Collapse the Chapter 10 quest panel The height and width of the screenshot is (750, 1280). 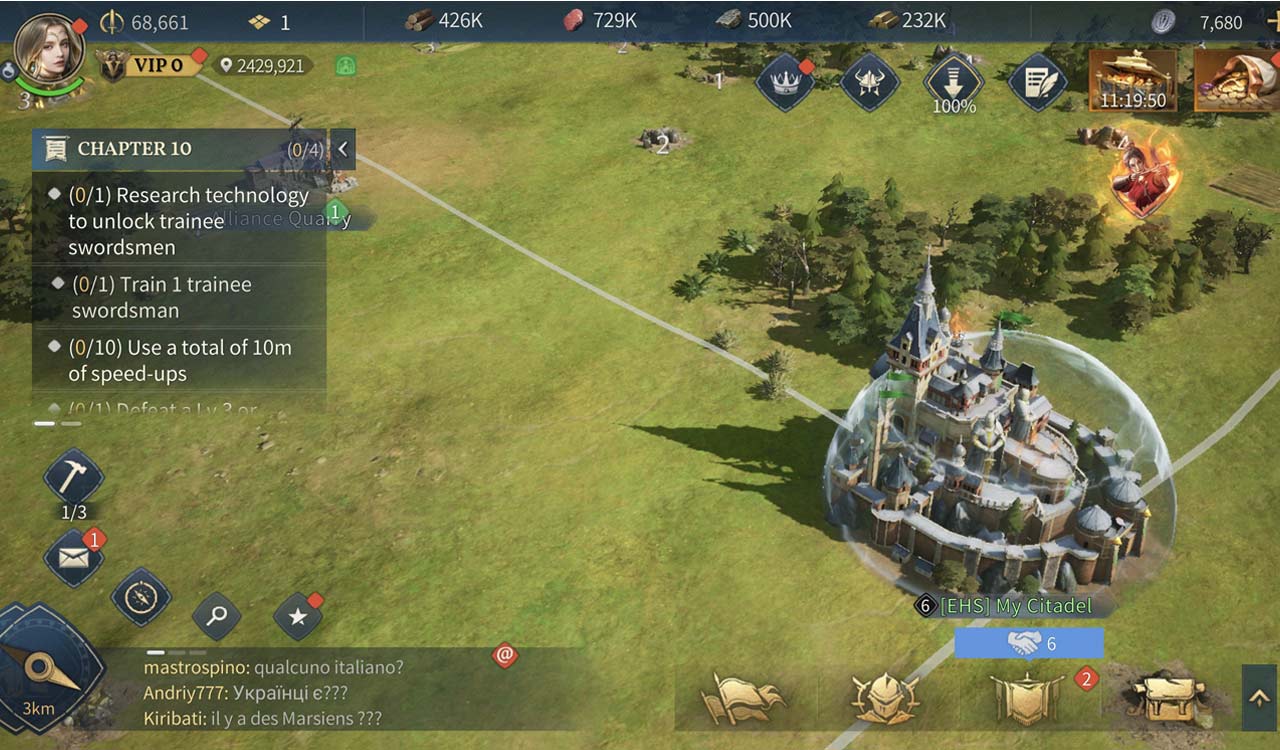pyautogui.click(x=341, y=148)
